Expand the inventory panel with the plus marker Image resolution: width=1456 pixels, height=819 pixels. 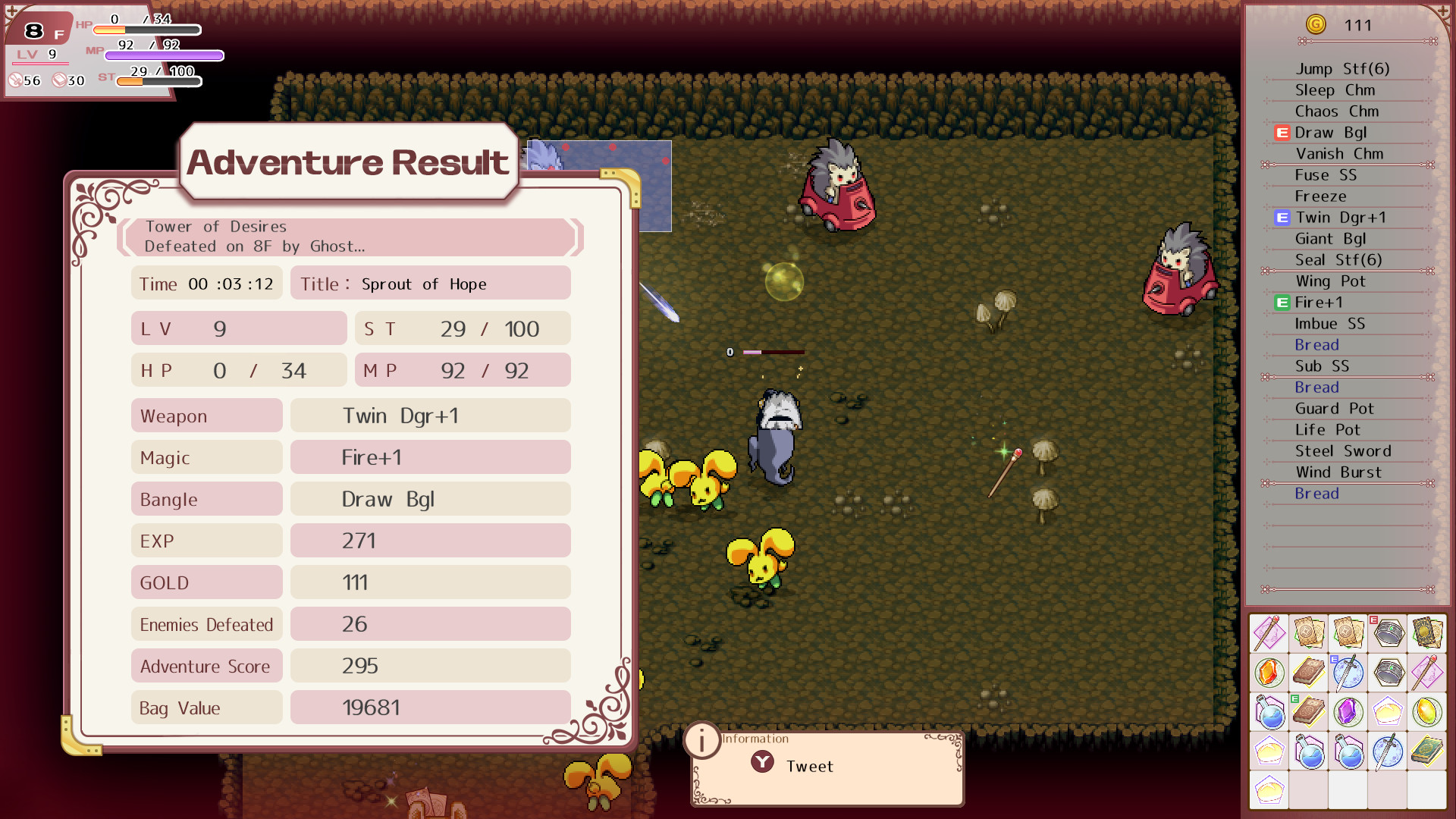[1443, 11]
